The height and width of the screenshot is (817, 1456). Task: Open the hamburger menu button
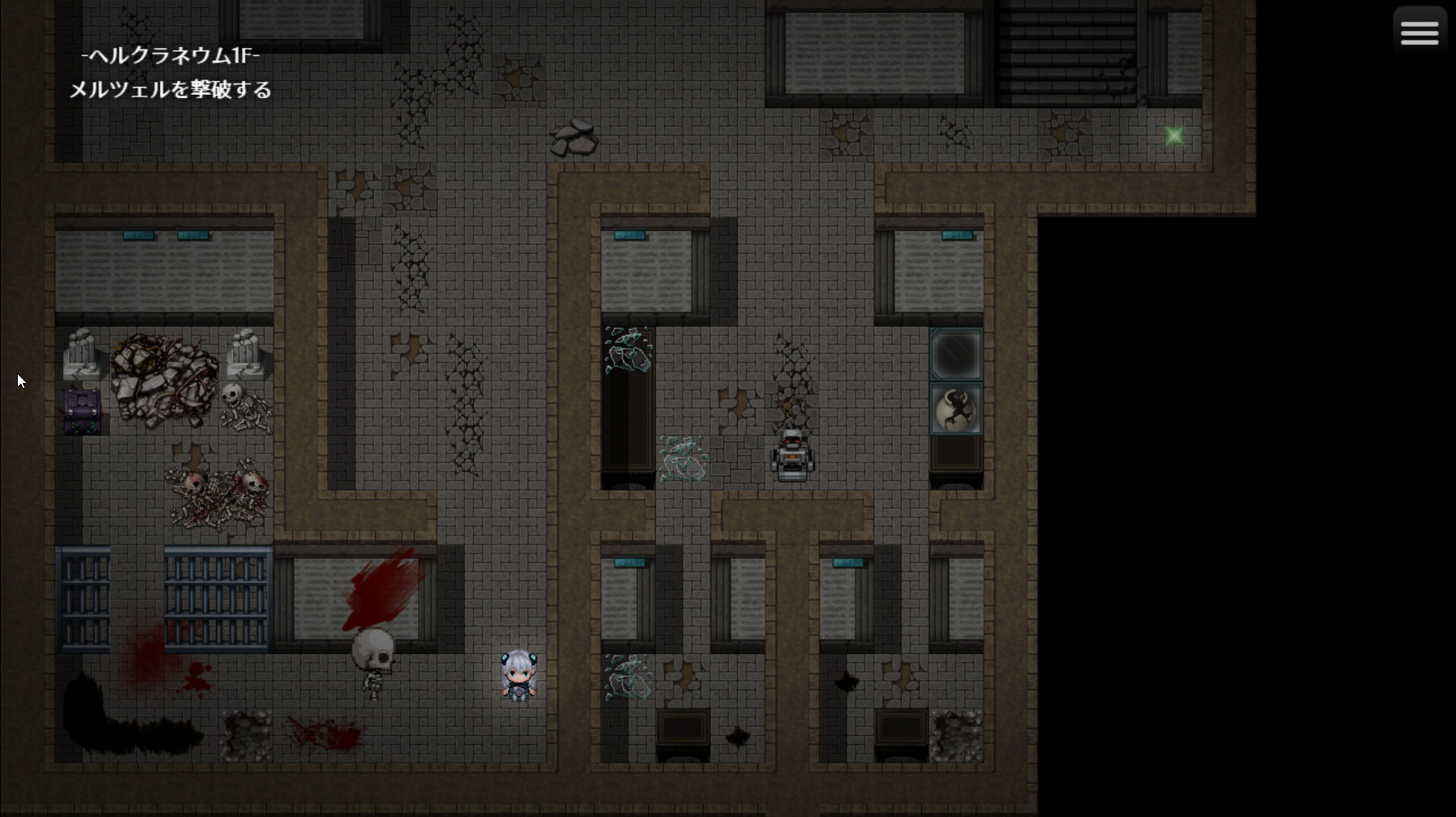click(1419, 32)
